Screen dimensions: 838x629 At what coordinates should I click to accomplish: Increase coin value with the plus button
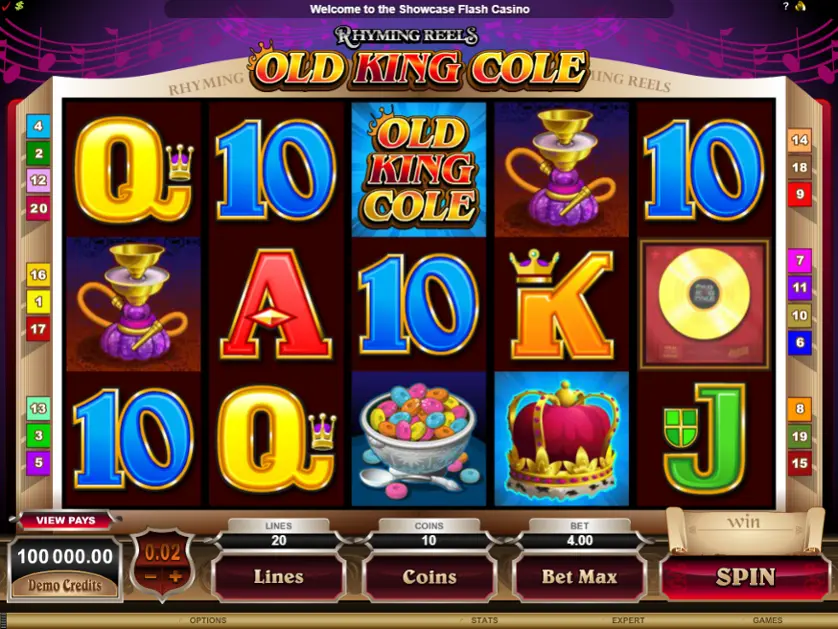coord(175,577)
